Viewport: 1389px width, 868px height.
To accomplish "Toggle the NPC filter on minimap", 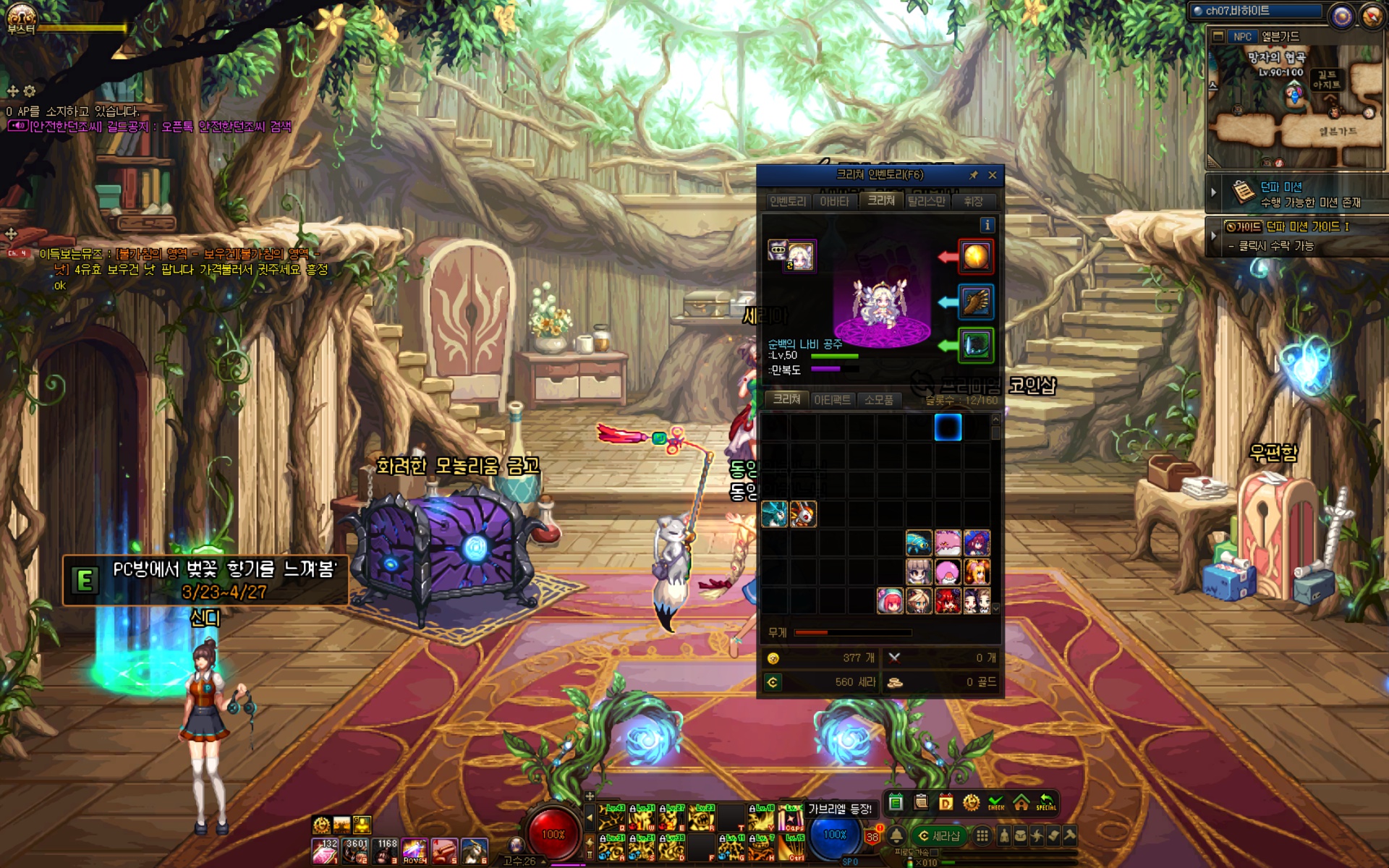I will pos(1241,36).
